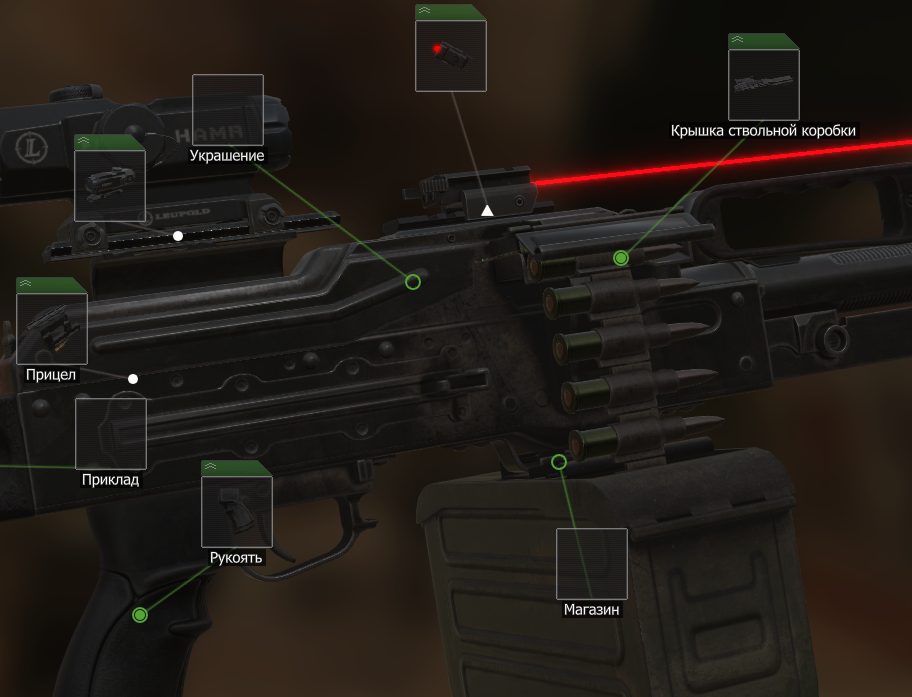Select the Leupold scope mount slot

(110, 185)
